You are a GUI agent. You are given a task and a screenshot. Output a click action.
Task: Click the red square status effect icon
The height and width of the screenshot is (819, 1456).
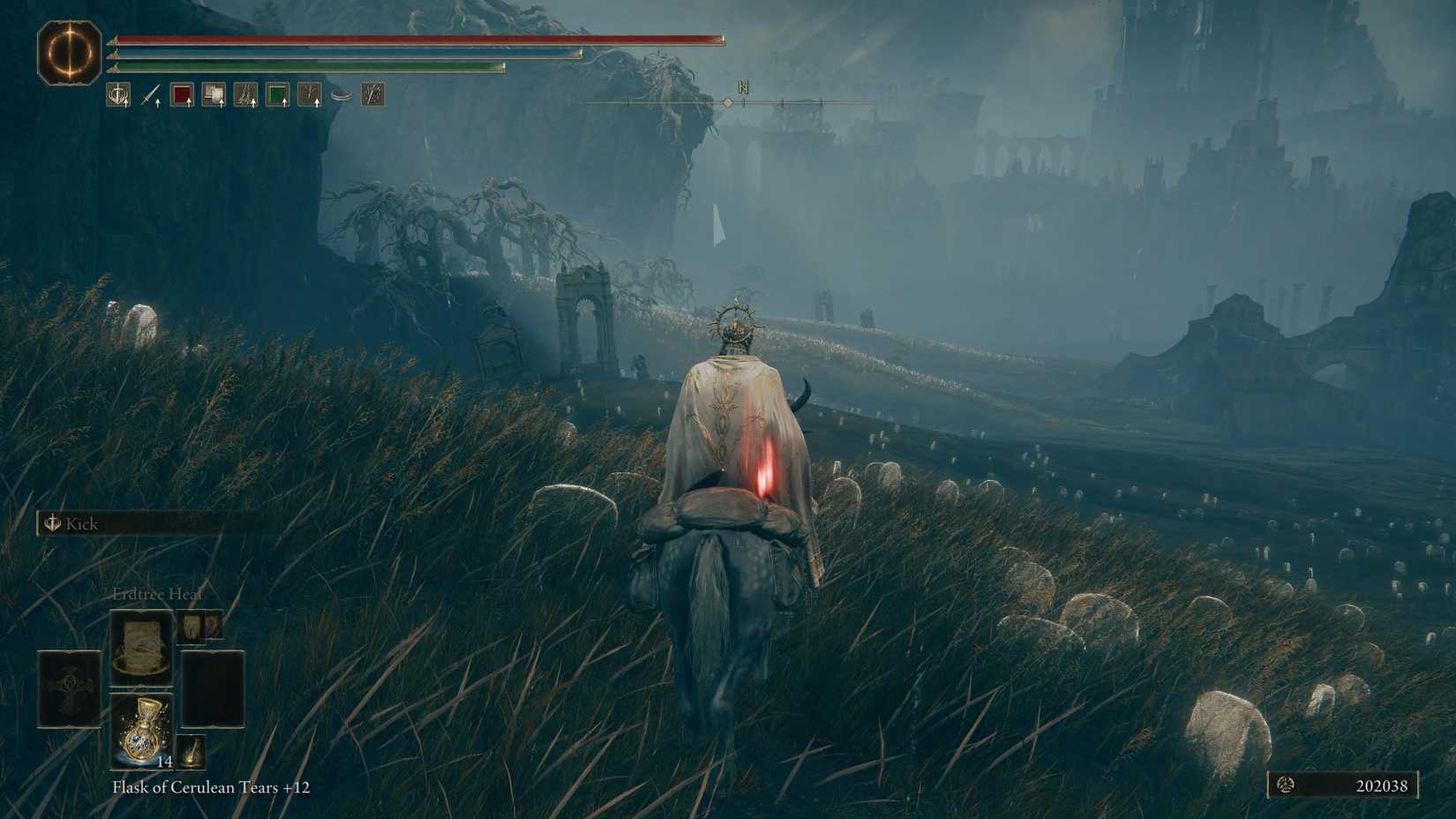coord(183,94)
